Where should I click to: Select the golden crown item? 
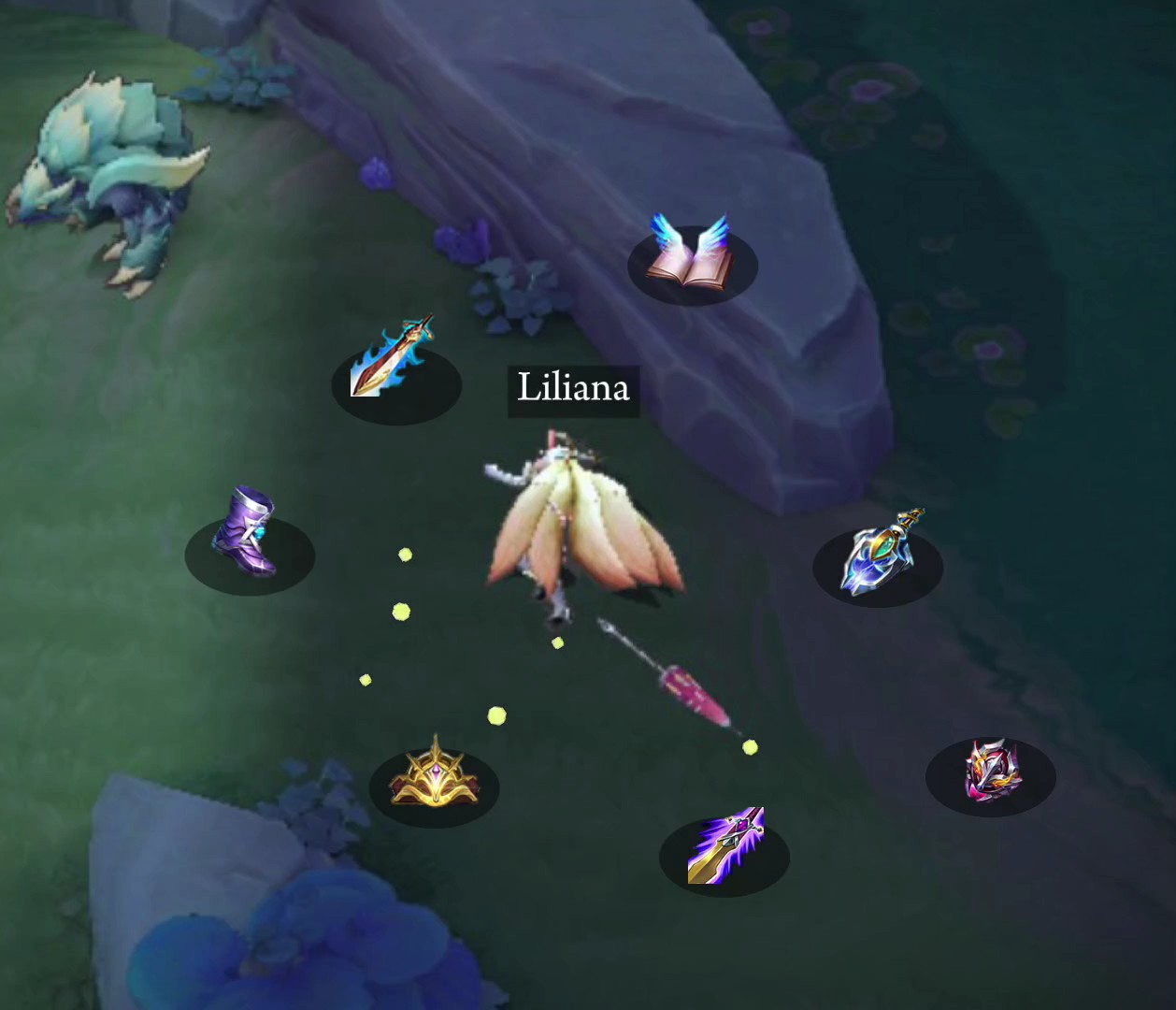pyautogui.click(x=434, y=776)
